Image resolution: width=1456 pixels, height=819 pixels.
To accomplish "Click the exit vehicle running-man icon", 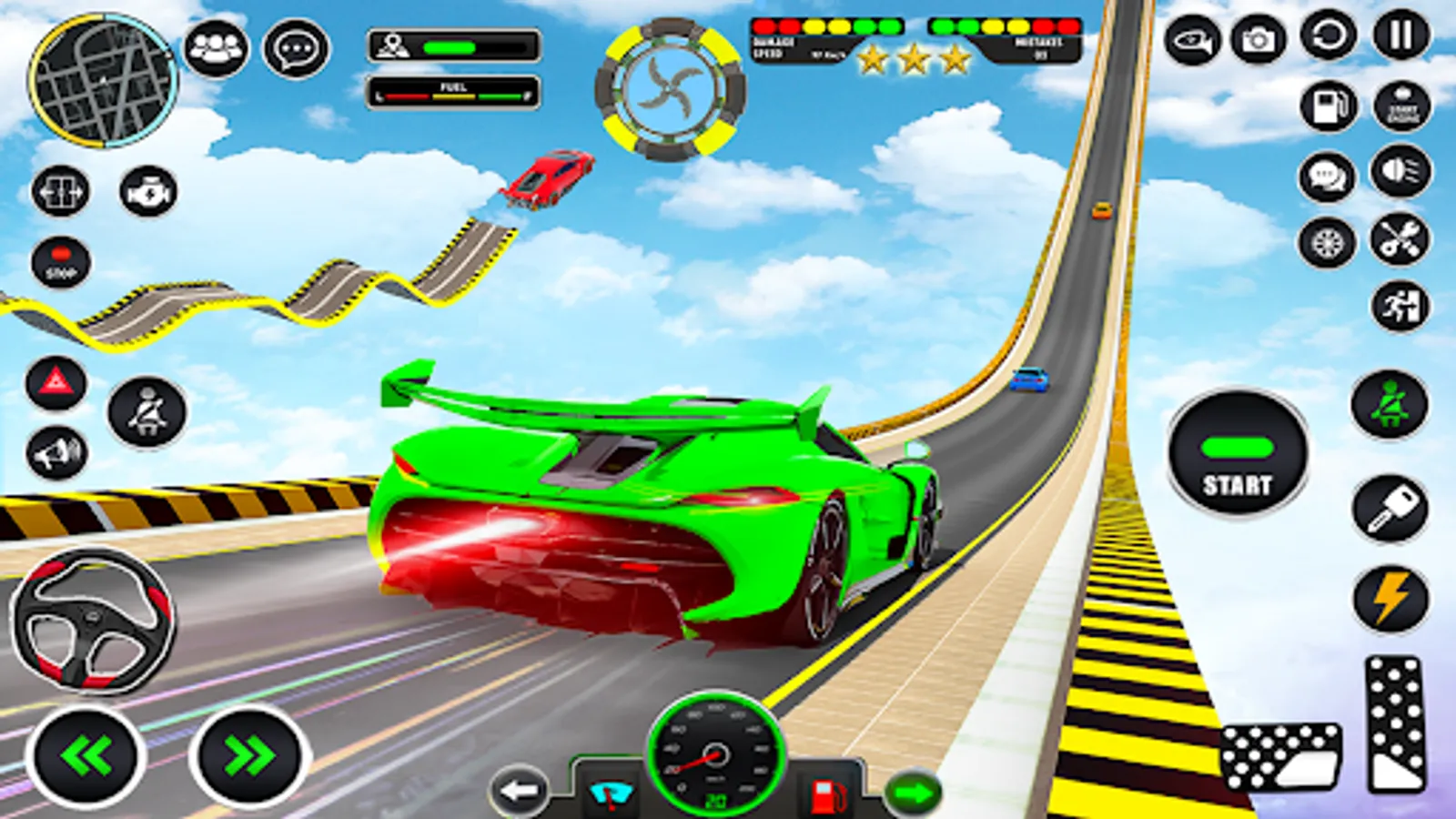I will click(x=1400, y=307).
